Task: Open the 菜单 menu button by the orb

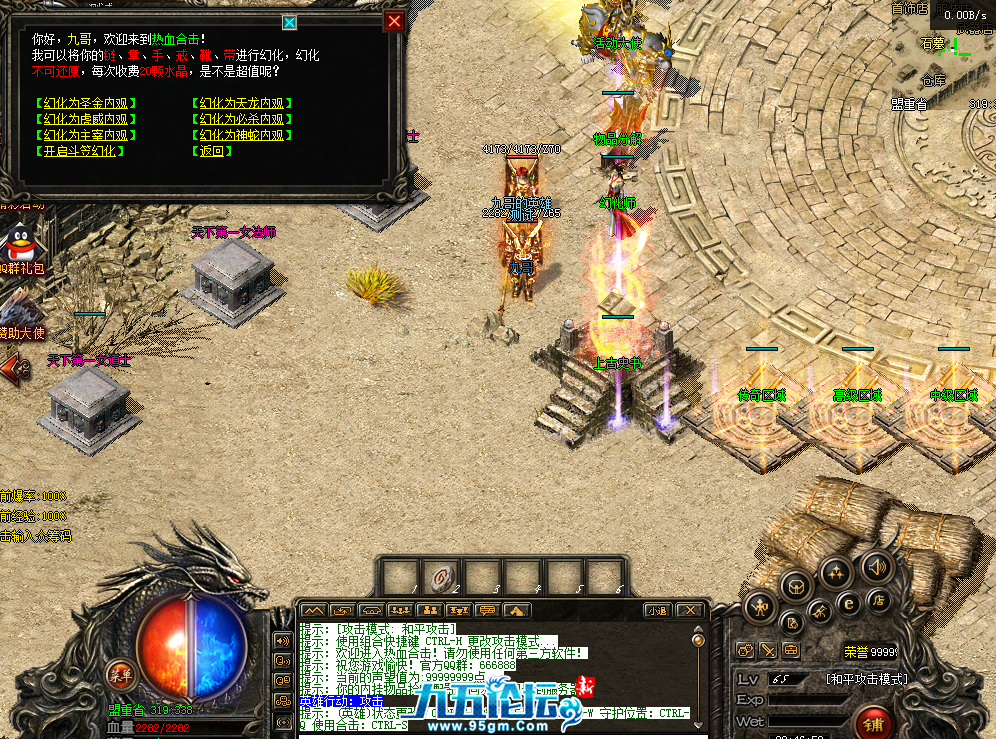Action: click(121, 675)
